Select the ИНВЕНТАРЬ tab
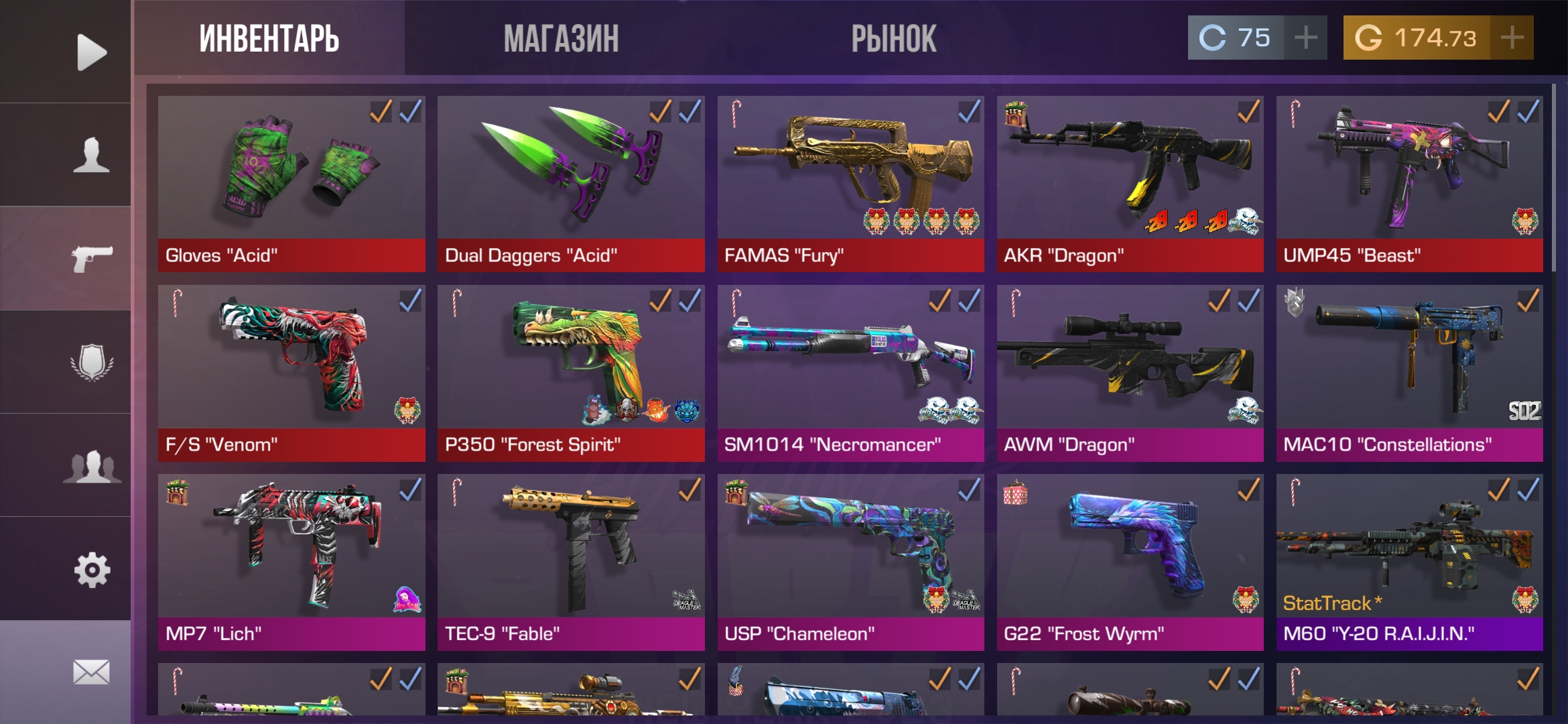Image resolution: width=1568 pixels, height=724 pixels. point(269,38)
